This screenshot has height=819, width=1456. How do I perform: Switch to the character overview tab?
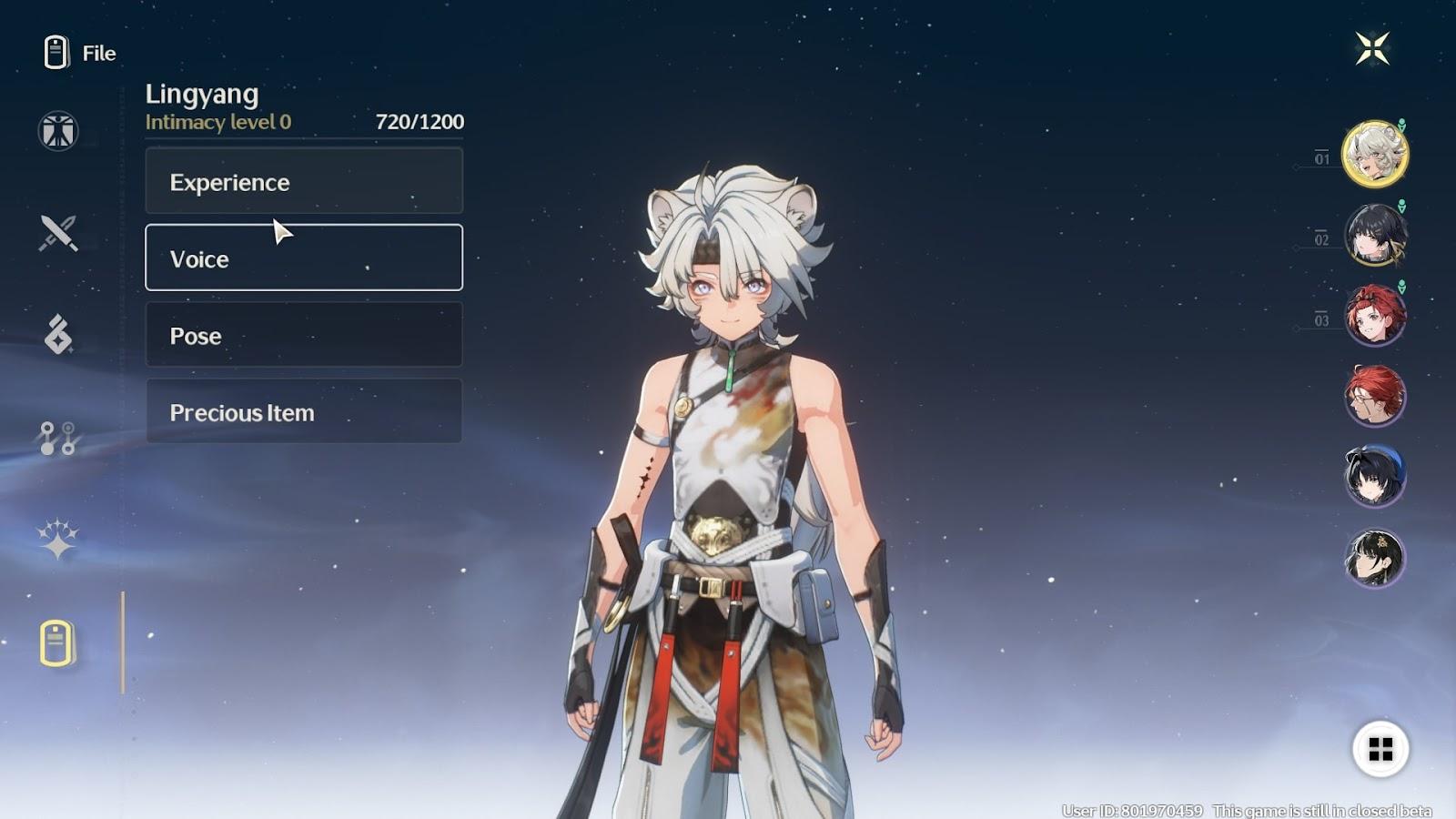point(58,131)
